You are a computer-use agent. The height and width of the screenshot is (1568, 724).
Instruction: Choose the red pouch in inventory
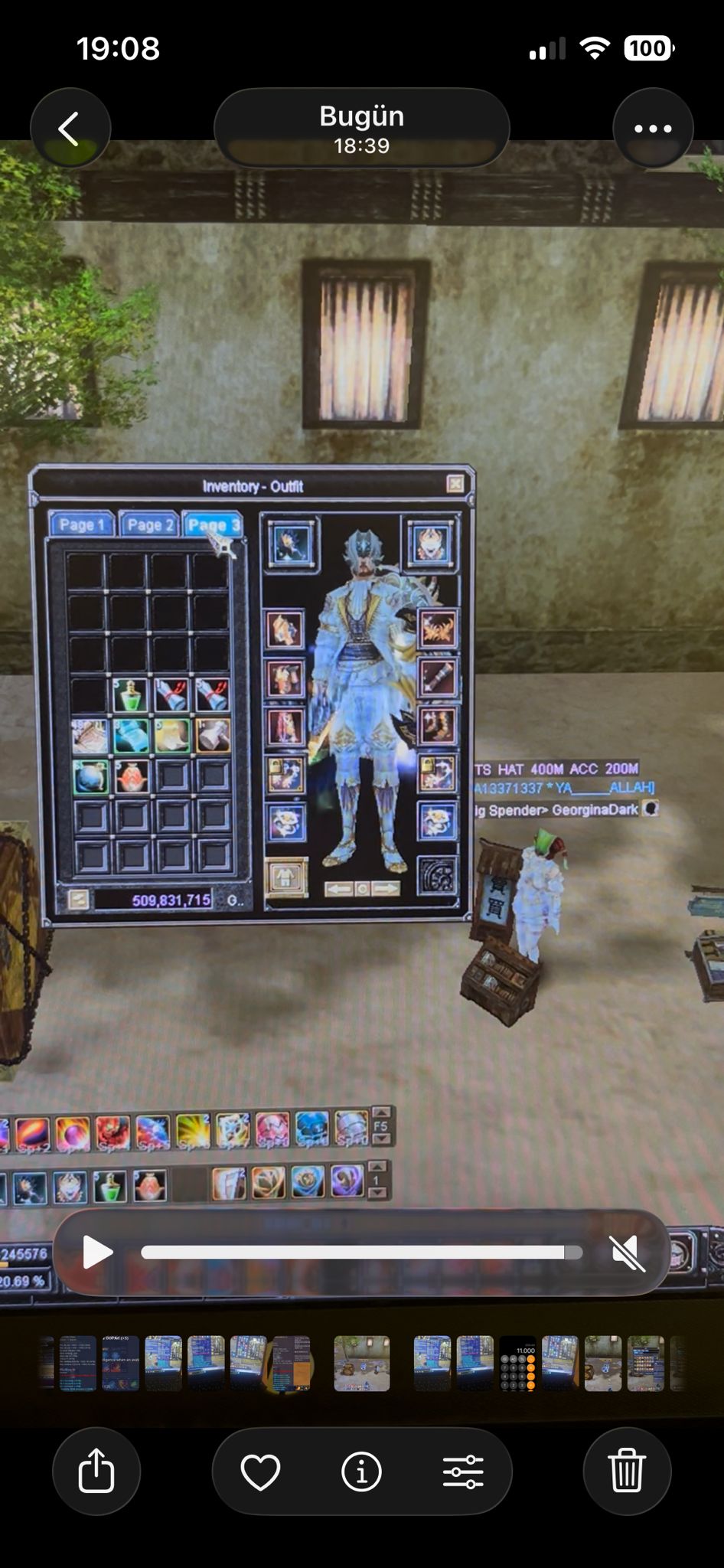click(x=131, y=776)
